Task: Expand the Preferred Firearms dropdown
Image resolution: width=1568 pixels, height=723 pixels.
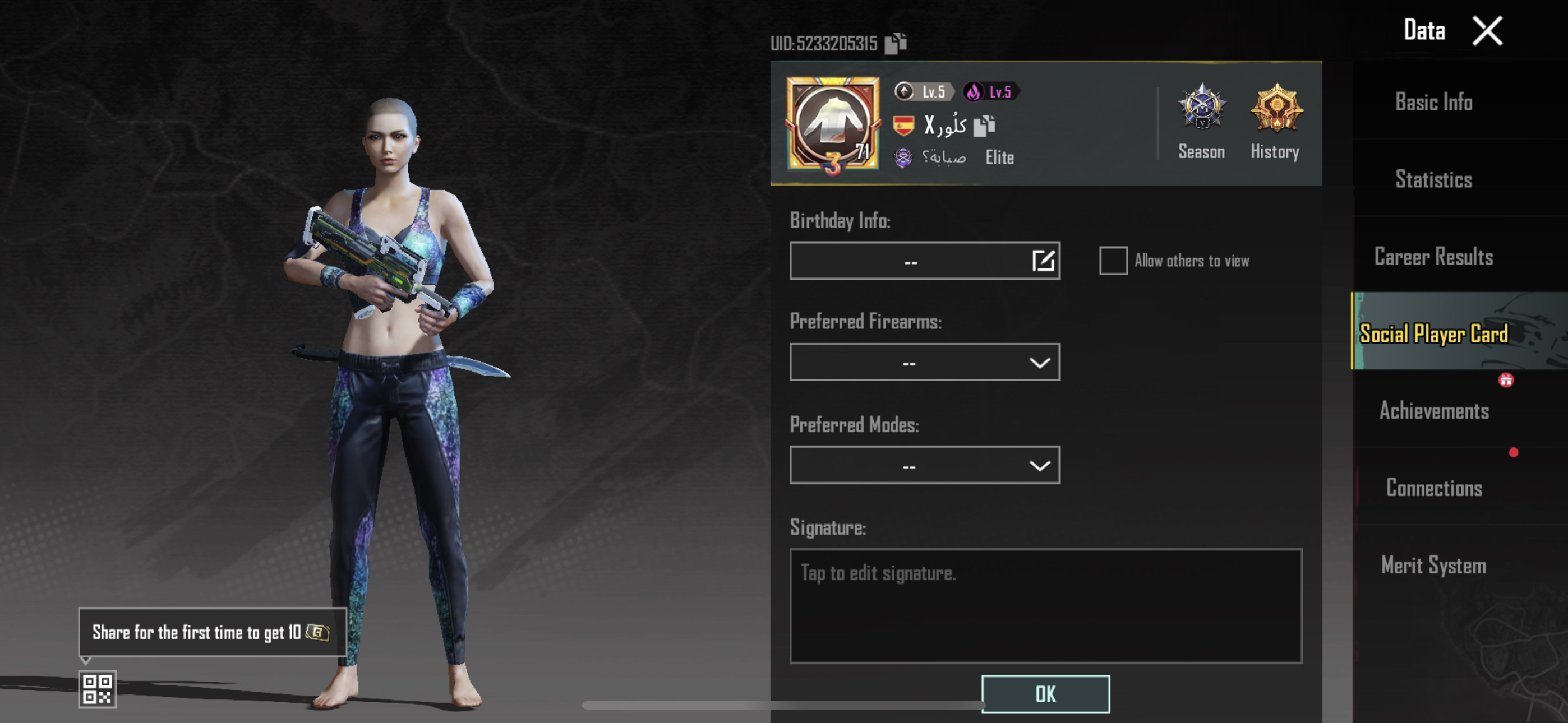Action: 925,363
